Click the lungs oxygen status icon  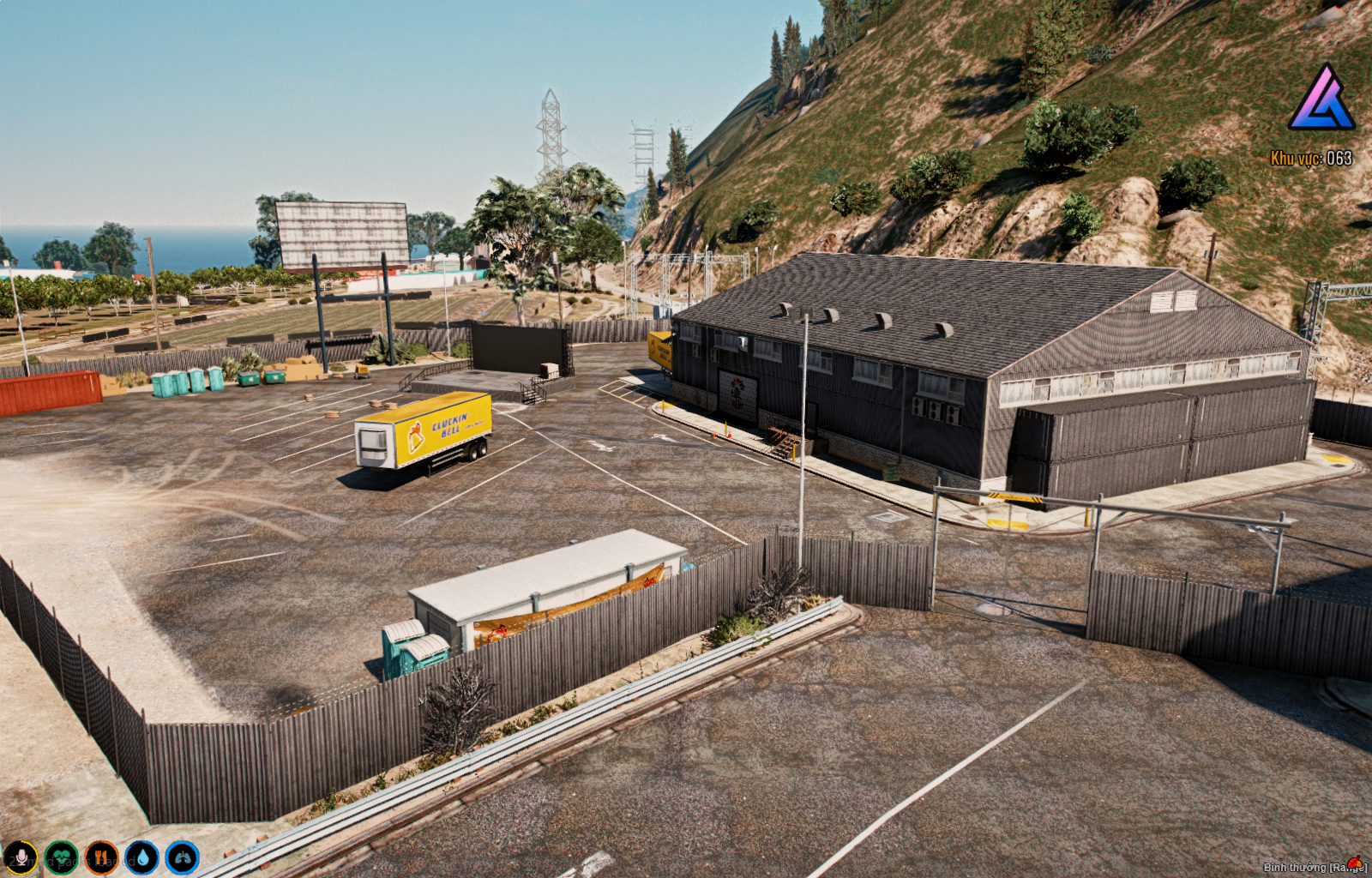[182, 857]
